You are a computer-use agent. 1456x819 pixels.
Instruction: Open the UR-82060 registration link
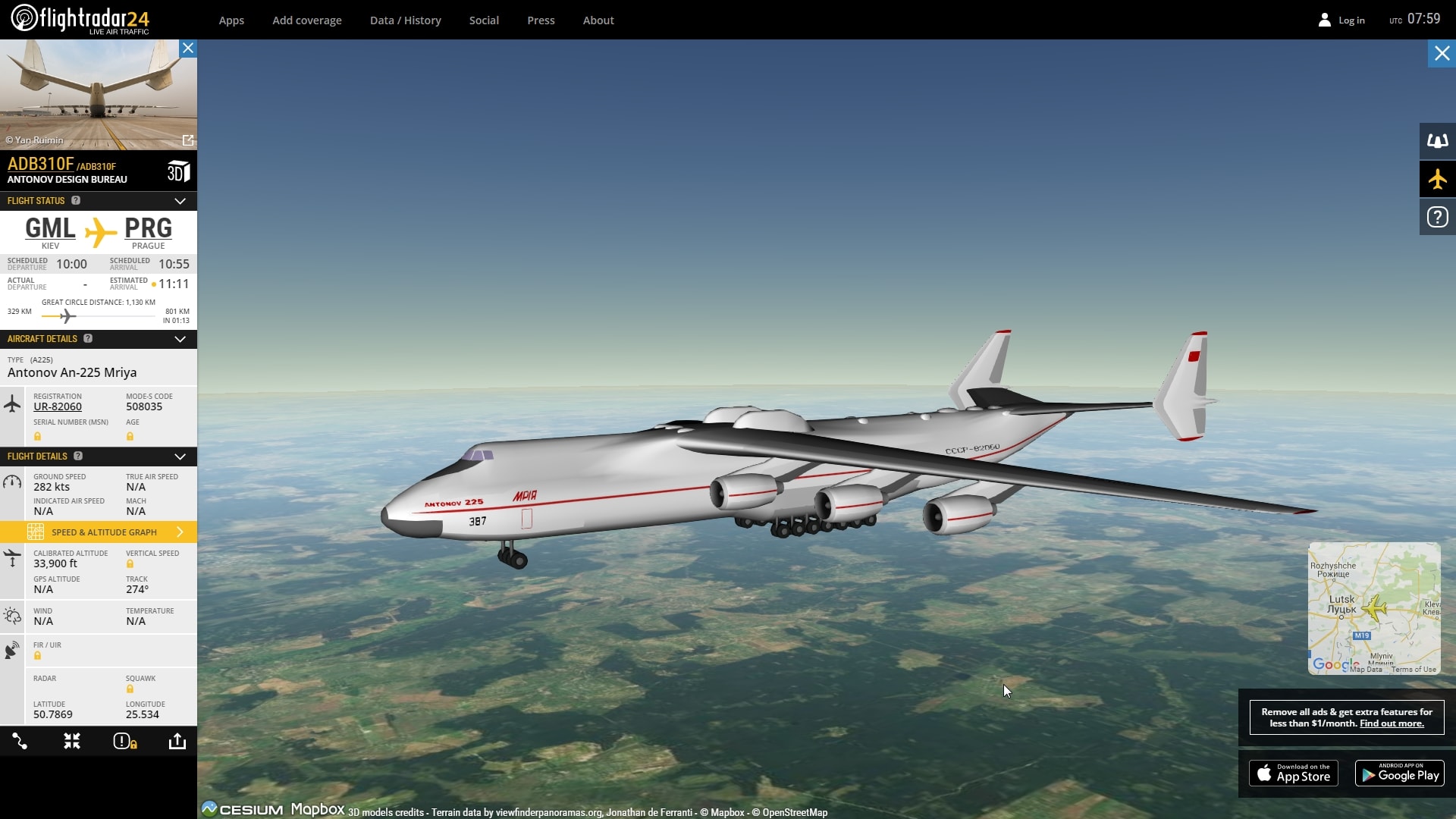(58, 407)
